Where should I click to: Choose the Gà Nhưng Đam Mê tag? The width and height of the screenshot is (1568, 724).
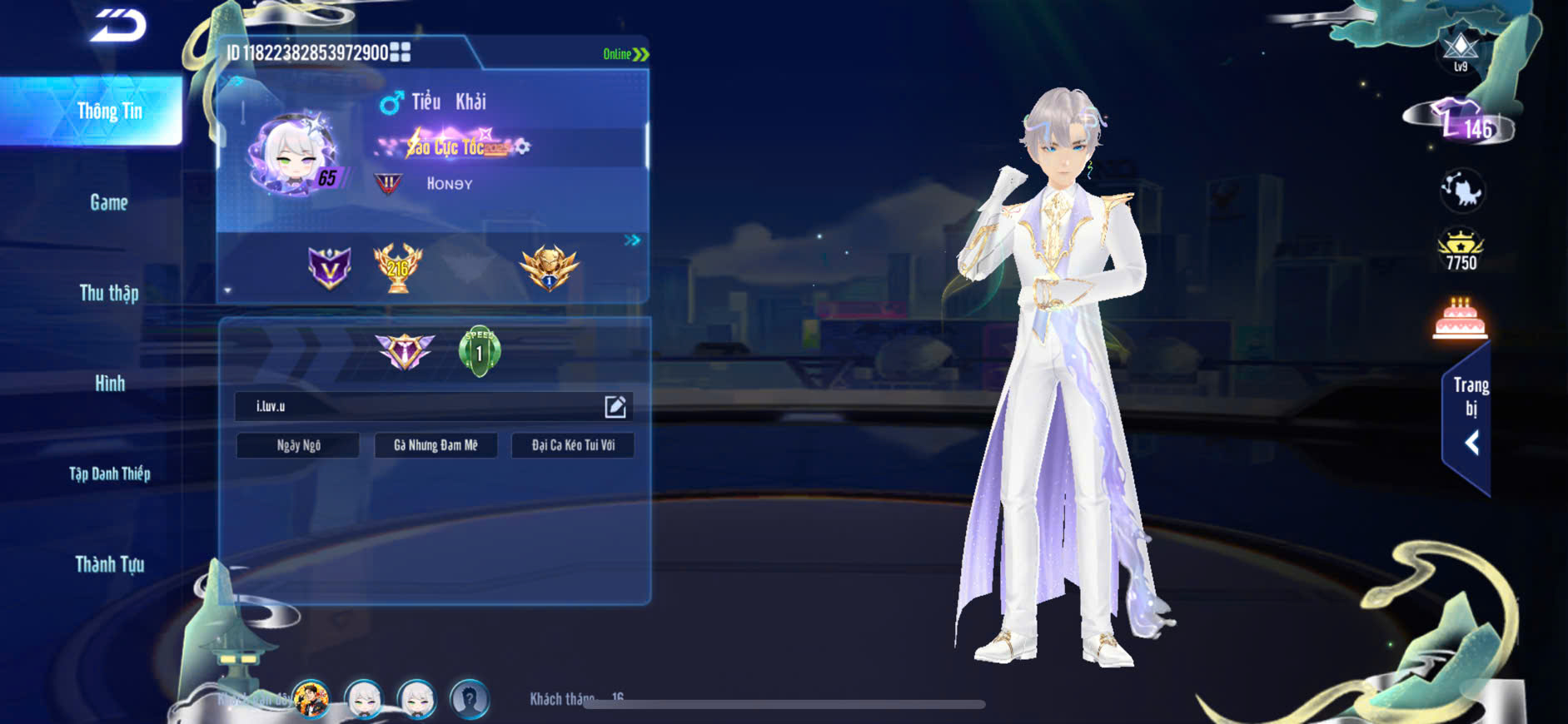pyautogui.click(x=436, y=445)
